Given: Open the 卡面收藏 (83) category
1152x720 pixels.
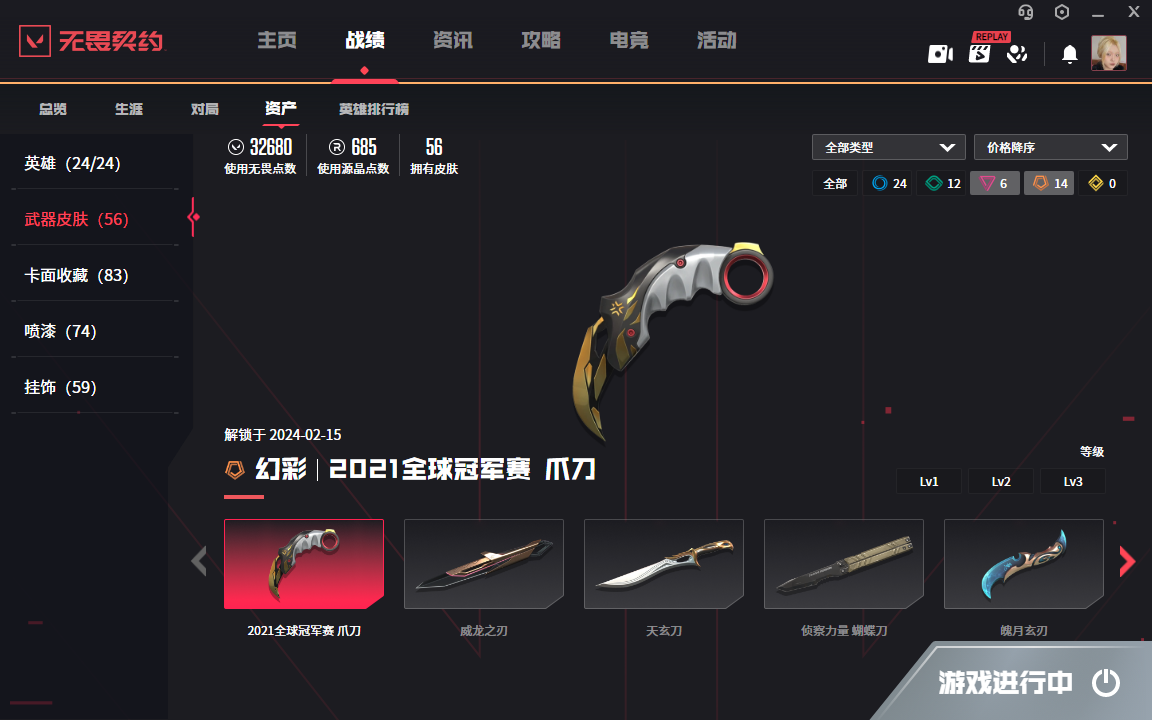Looking at the screenshot, I should (77, 275).
